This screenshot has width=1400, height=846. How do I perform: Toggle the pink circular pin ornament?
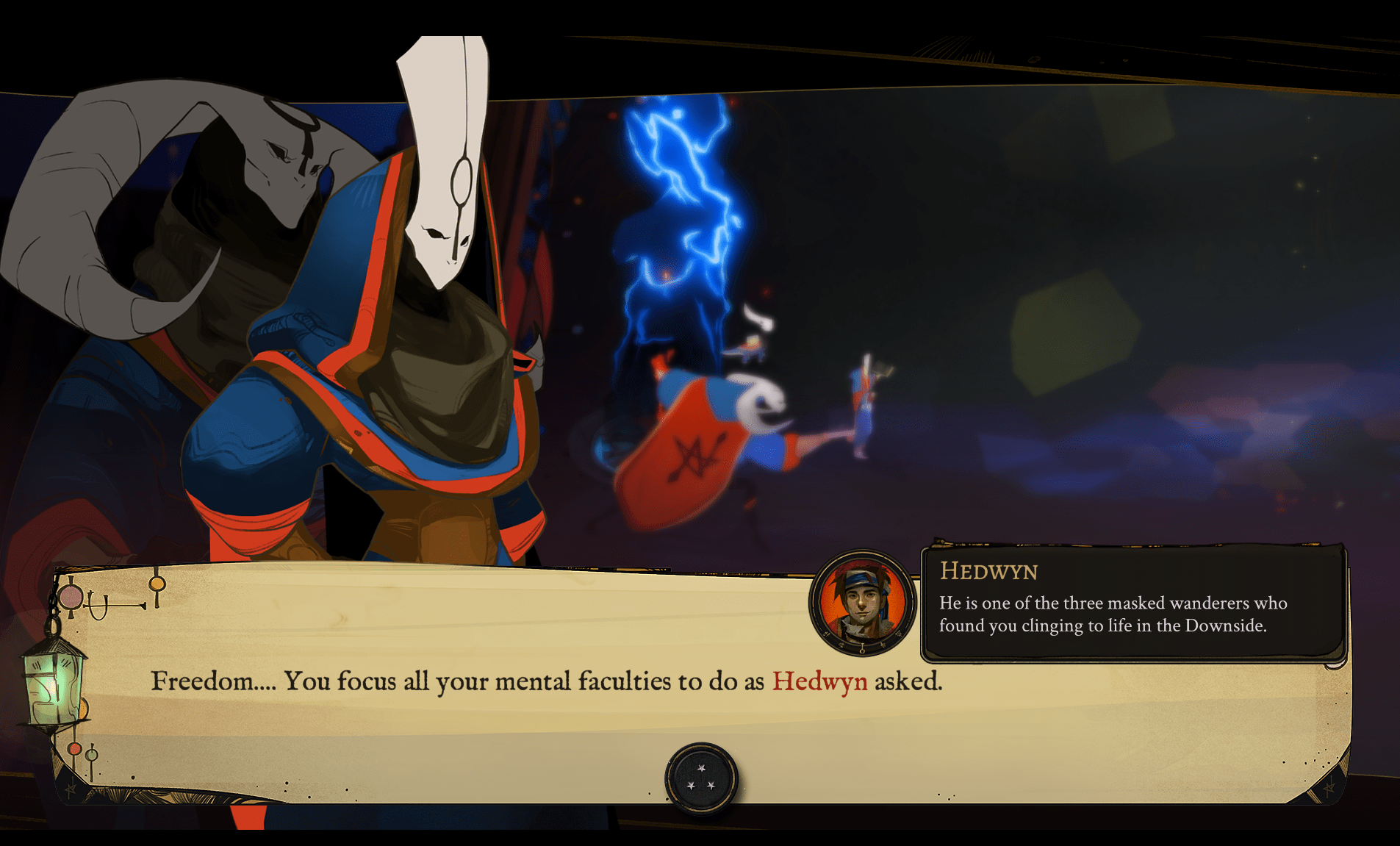(x=70, y=598)
